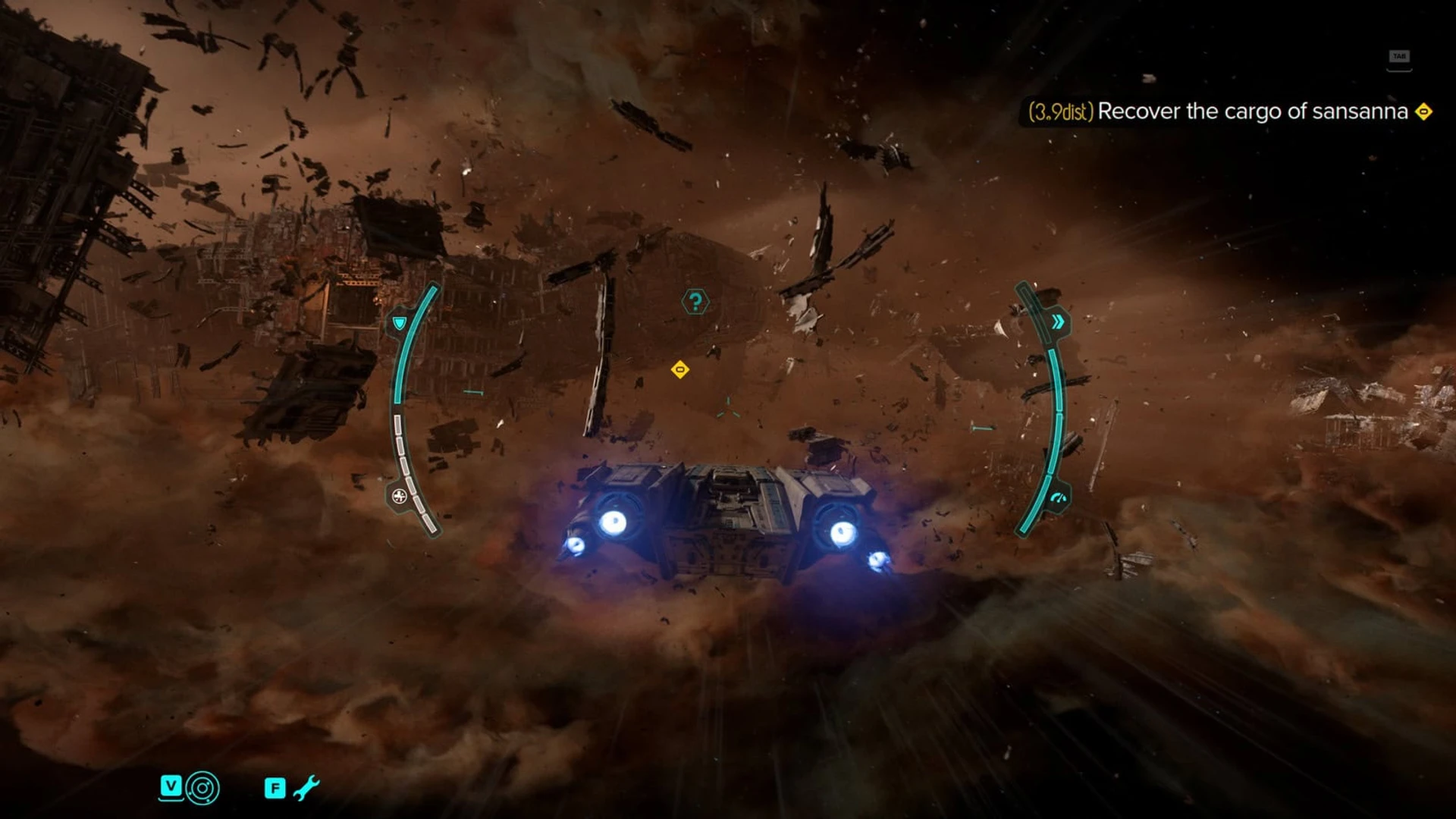Viewport: 1456px width, 819px height.
Task: Activate the scanner pulse icon
Action: point(202,788)
